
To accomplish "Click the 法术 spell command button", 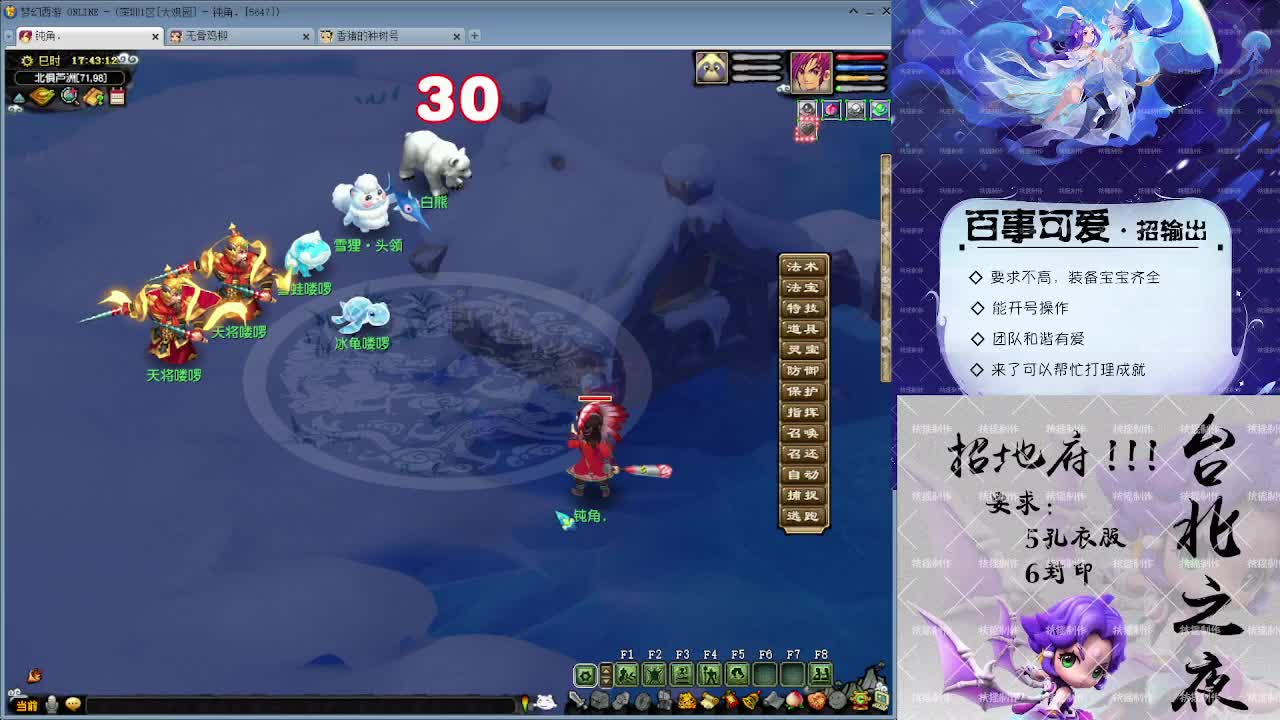I will pyautogui.click(x=805, y=266).
